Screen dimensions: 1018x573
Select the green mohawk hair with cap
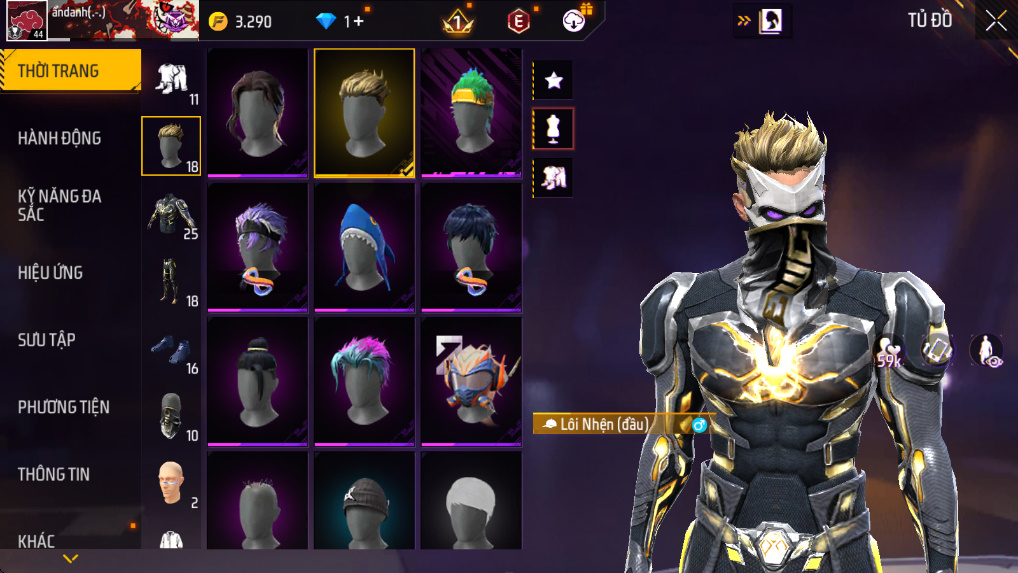click(x=471, y=112)
